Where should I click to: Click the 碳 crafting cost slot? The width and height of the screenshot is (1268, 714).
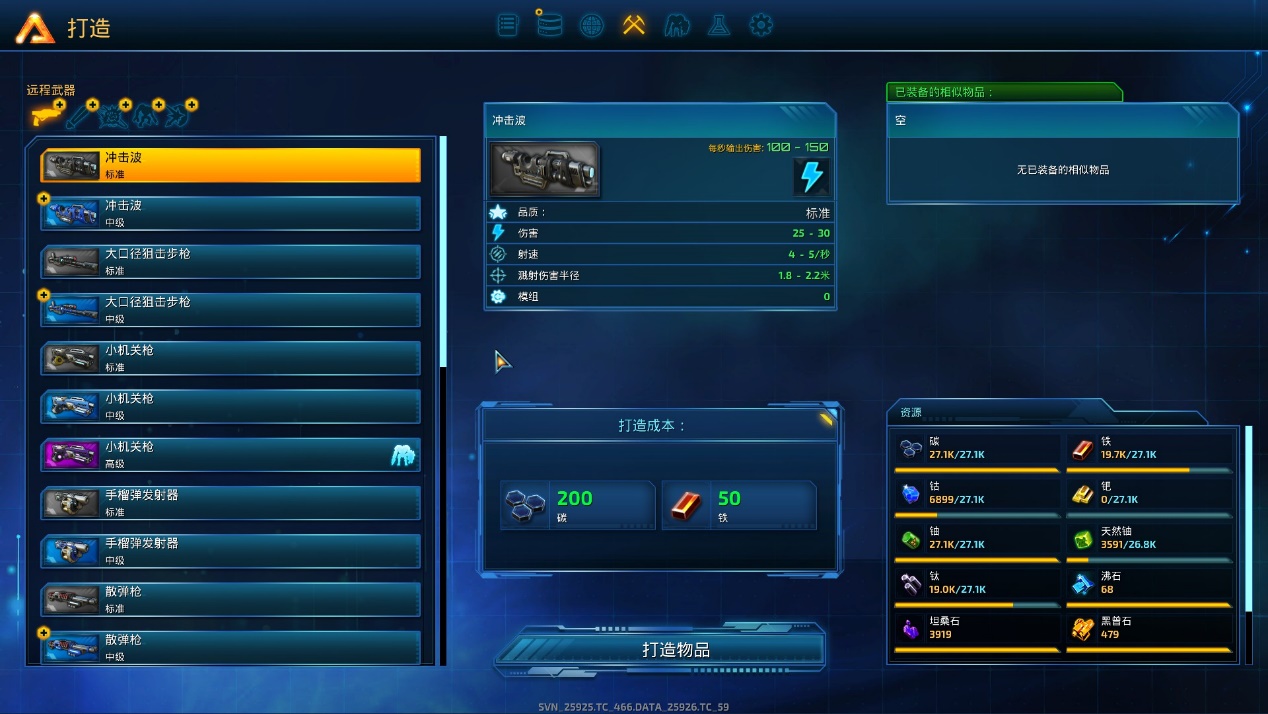coord(578,505)
